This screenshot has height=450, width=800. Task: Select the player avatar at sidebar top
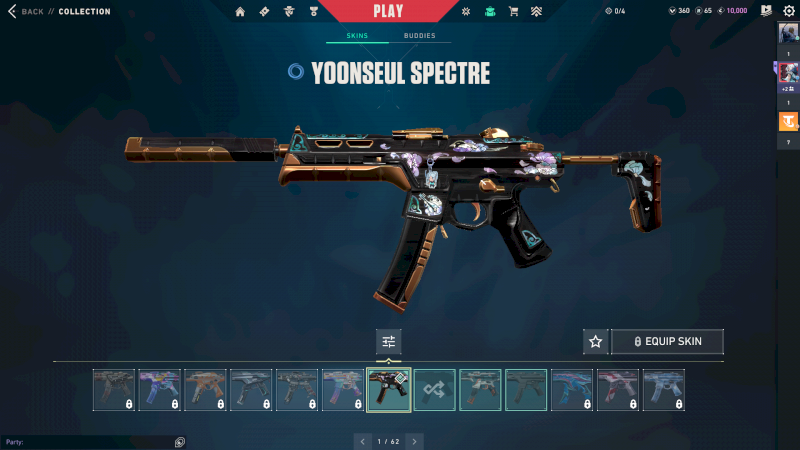788,33
